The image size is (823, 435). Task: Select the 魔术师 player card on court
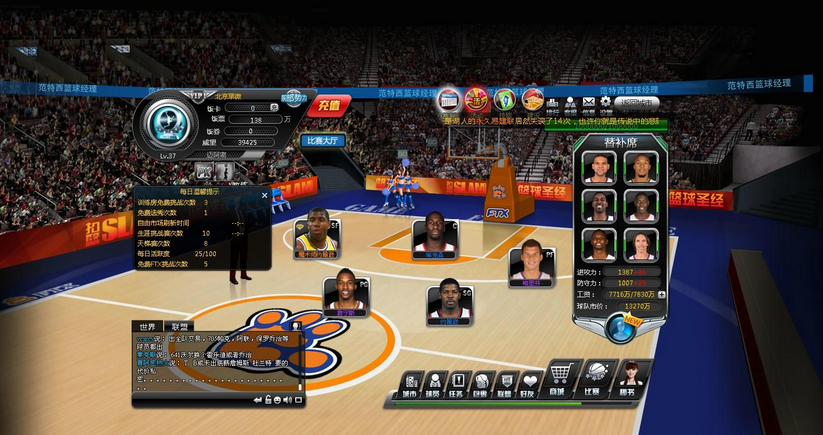(x=316, y=241)
